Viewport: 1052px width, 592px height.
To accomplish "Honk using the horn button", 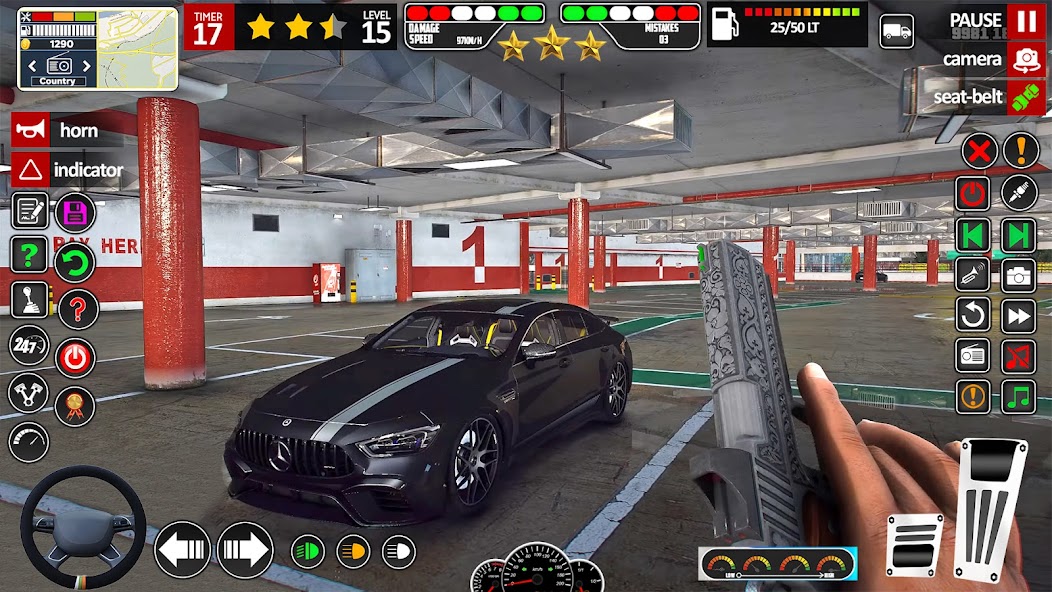I will pyautogui.click(x=30, y=130).
